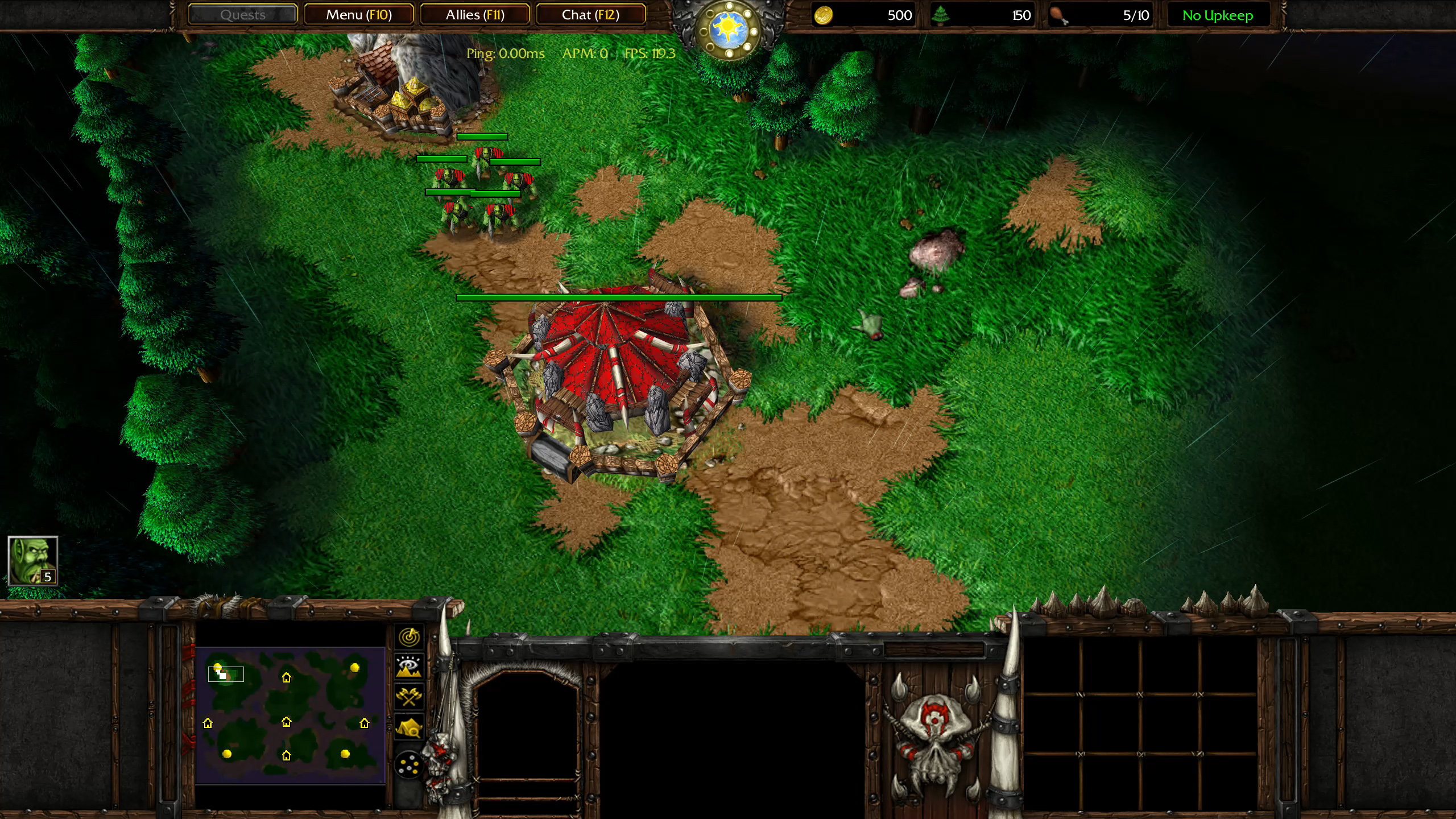This screenshot has width=1456, height=819.
Task: Click the lumber tree resource icon
Action: click(x=944, y=15)
